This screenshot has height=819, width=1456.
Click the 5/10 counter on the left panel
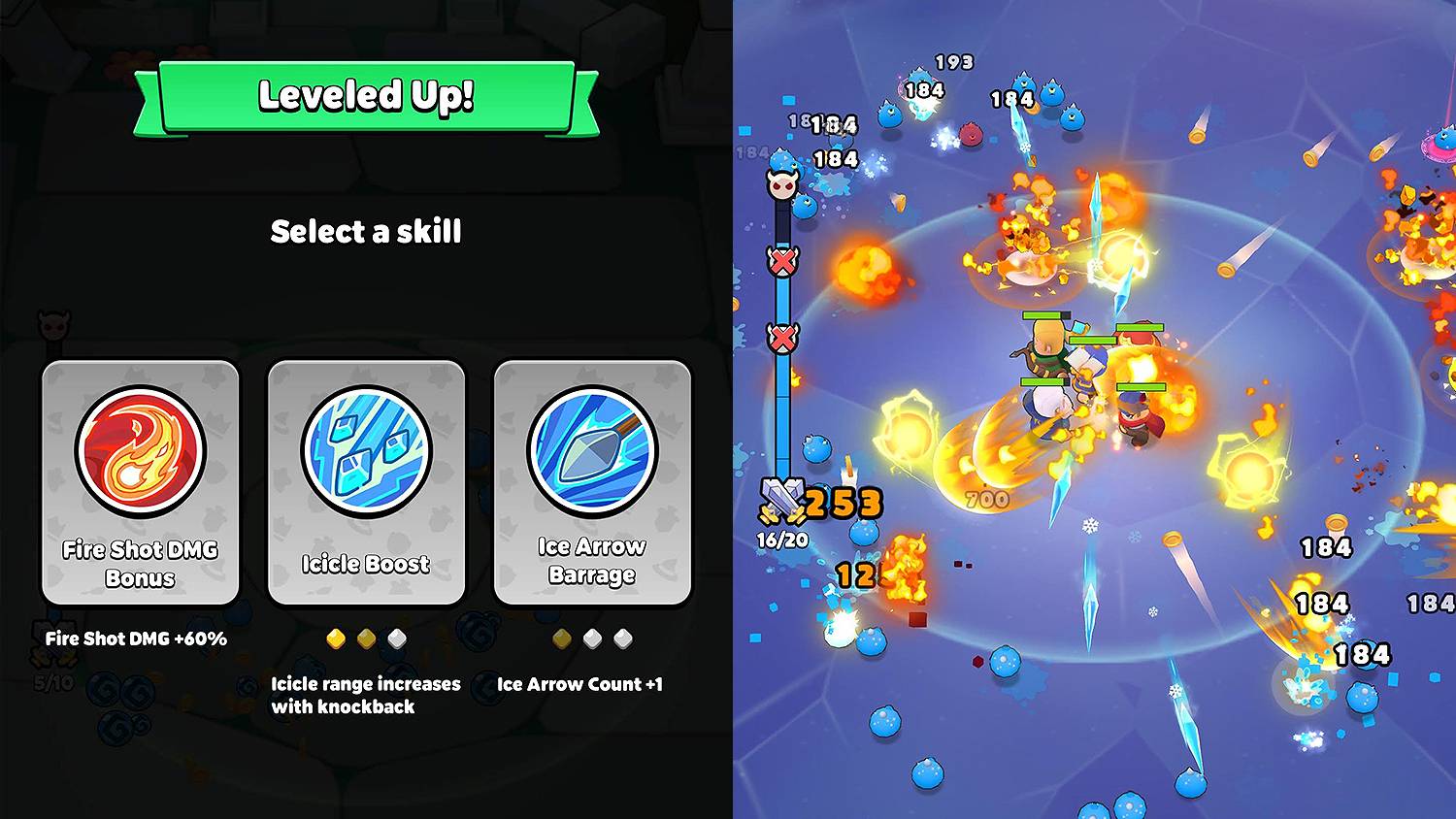(x=51, y=681)
